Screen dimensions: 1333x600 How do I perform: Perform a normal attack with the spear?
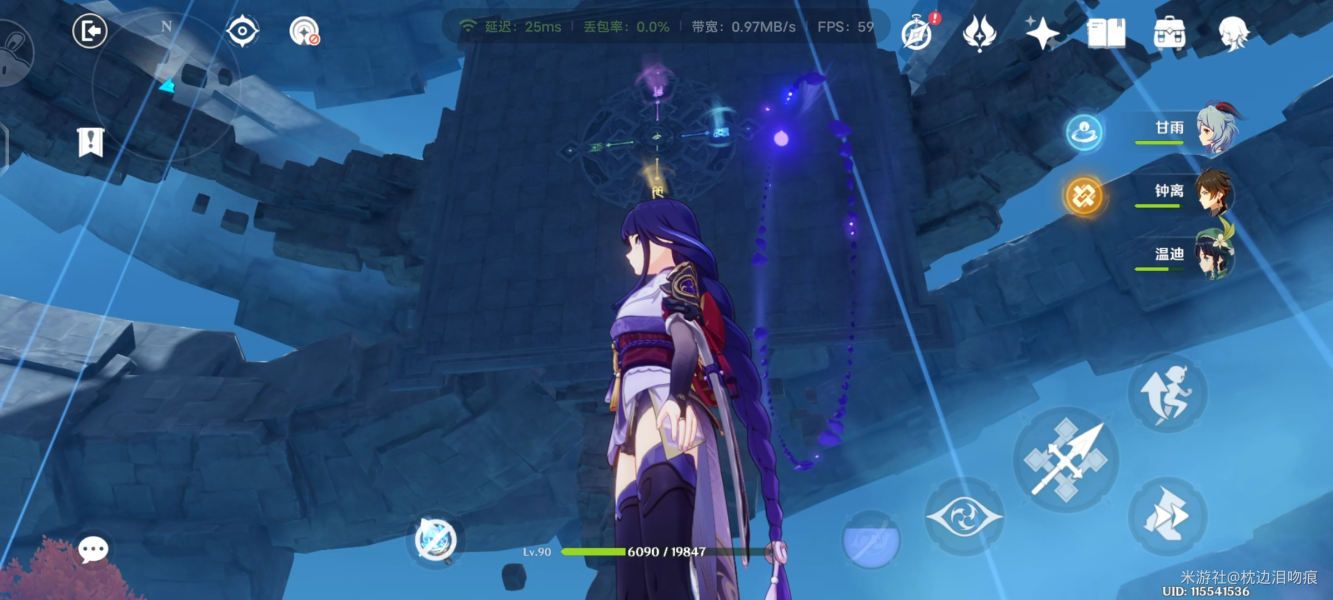1065,459
